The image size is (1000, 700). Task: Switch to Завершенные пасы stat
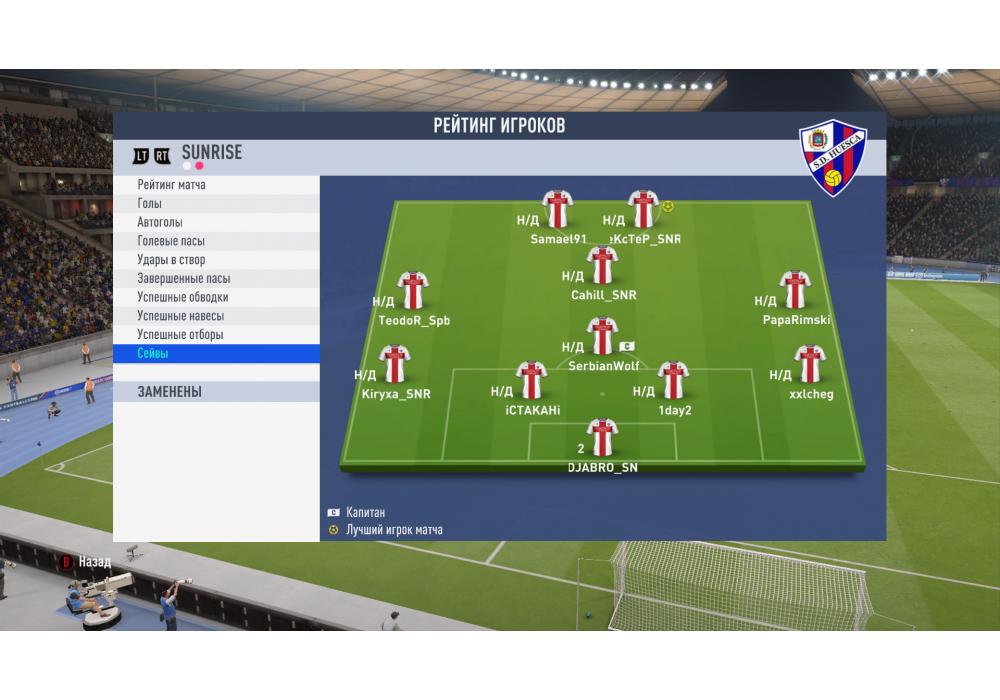tap(215, 279)
